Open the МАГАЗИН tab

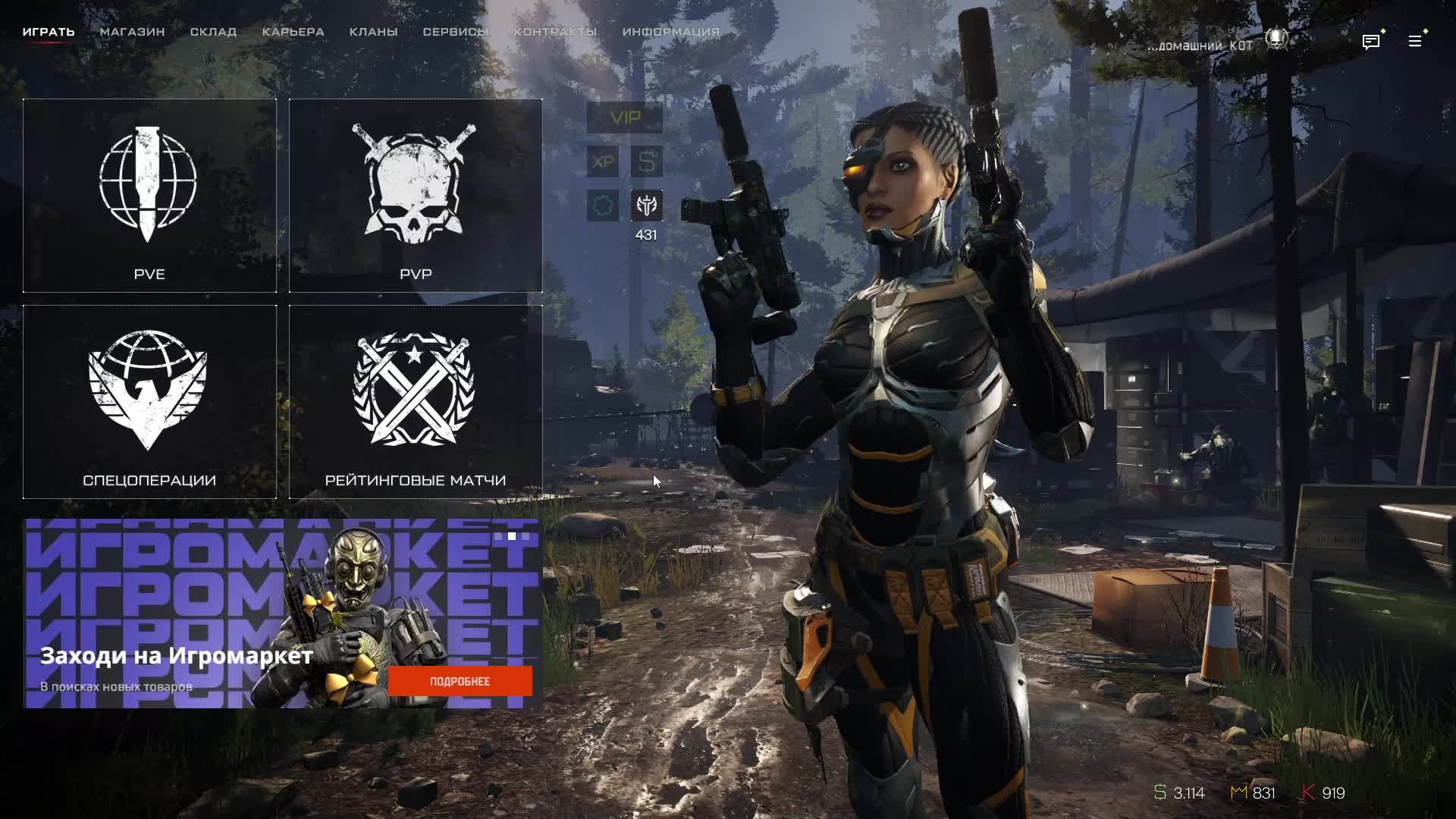coord(133,32)
